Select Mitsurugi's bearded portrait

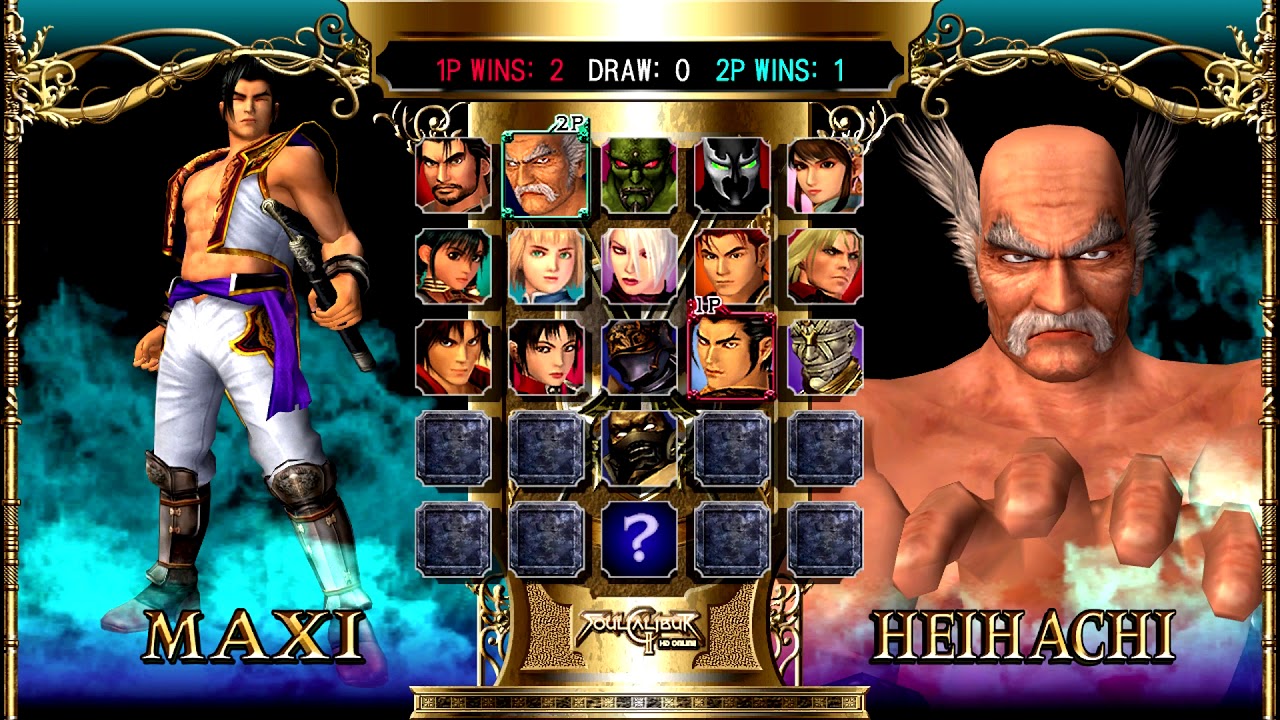(x=453, y=176)
